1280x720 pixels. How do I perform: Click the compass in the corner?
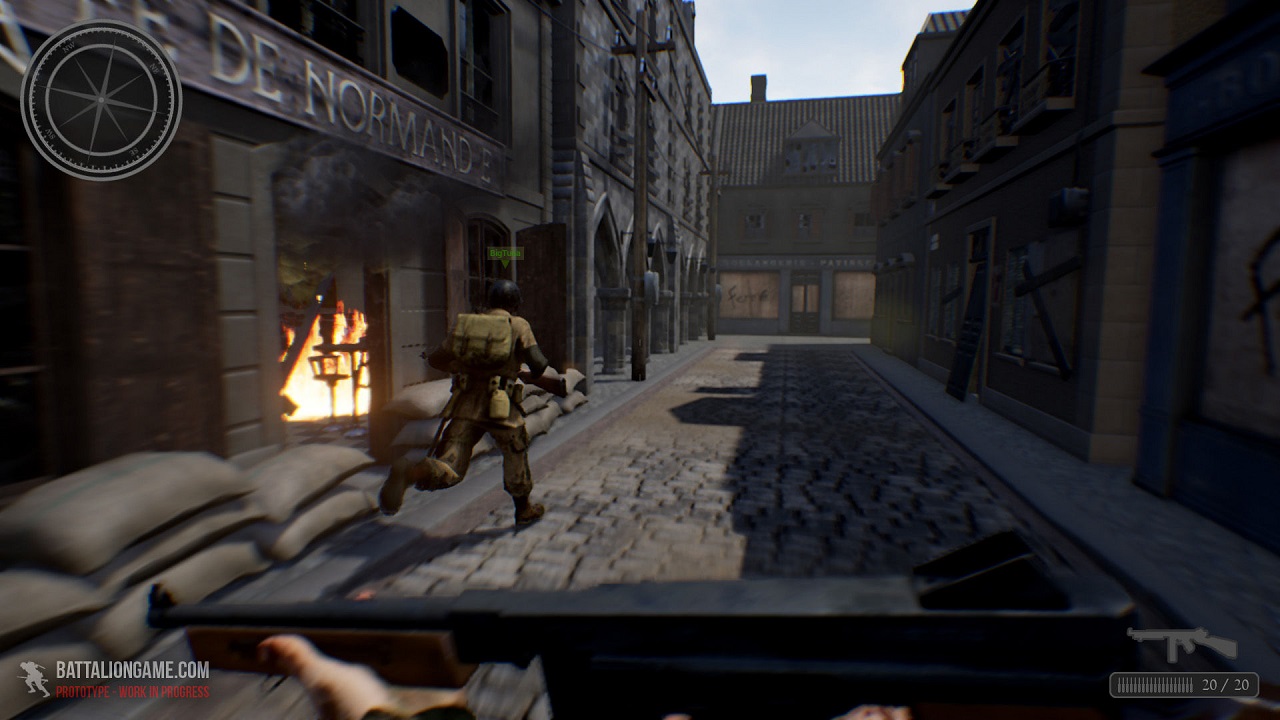pyautogui.click(x=101, y=100)
